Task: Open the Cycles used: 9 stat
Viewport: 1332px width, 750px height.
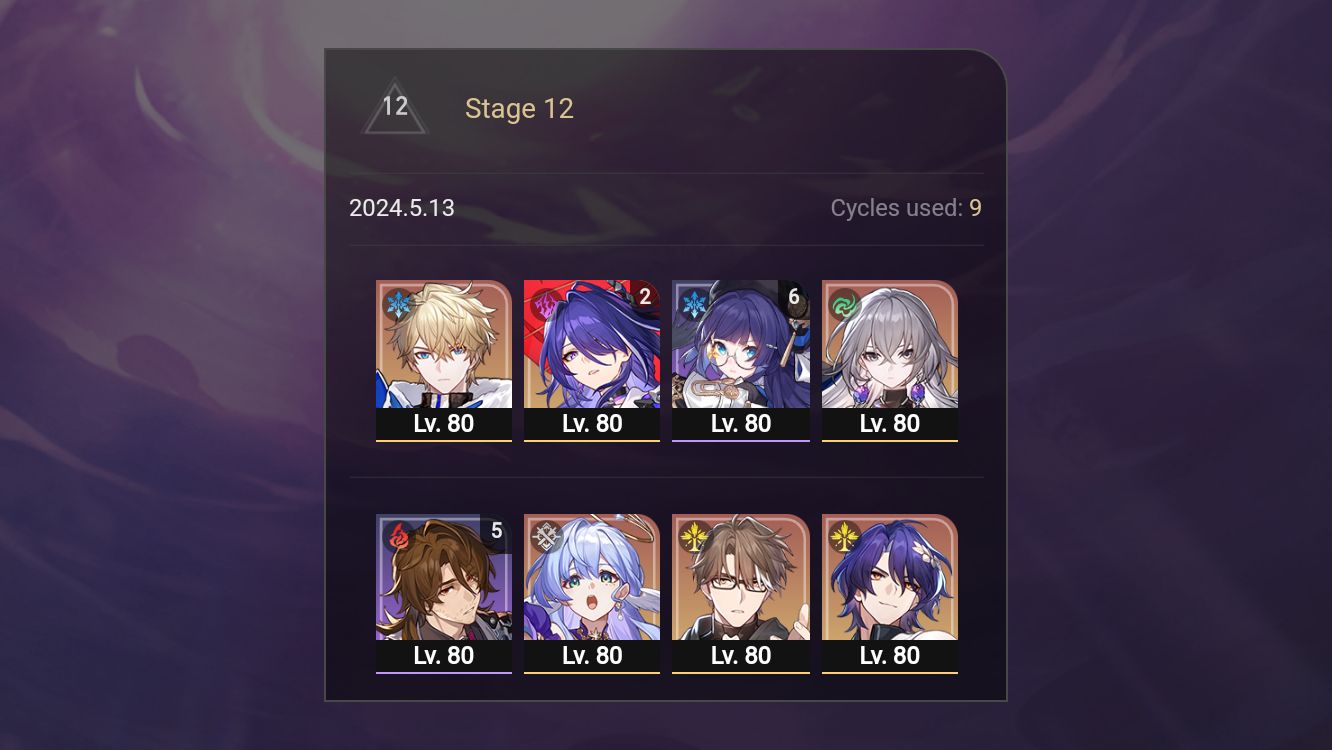Action: [x=906, y=208]
